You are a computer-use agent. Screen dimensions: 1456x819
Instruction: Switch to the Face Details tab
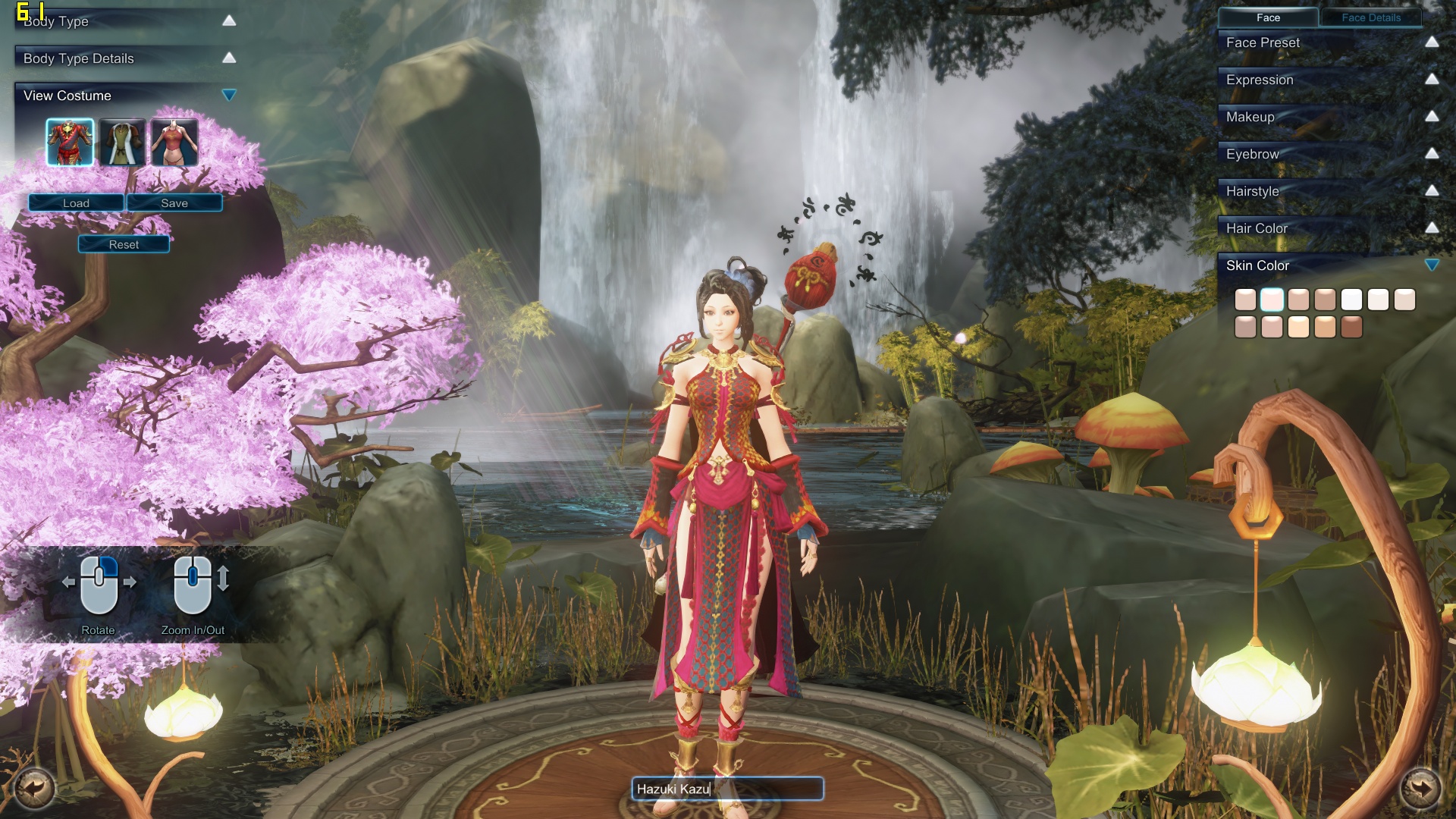coord(1371,17)
